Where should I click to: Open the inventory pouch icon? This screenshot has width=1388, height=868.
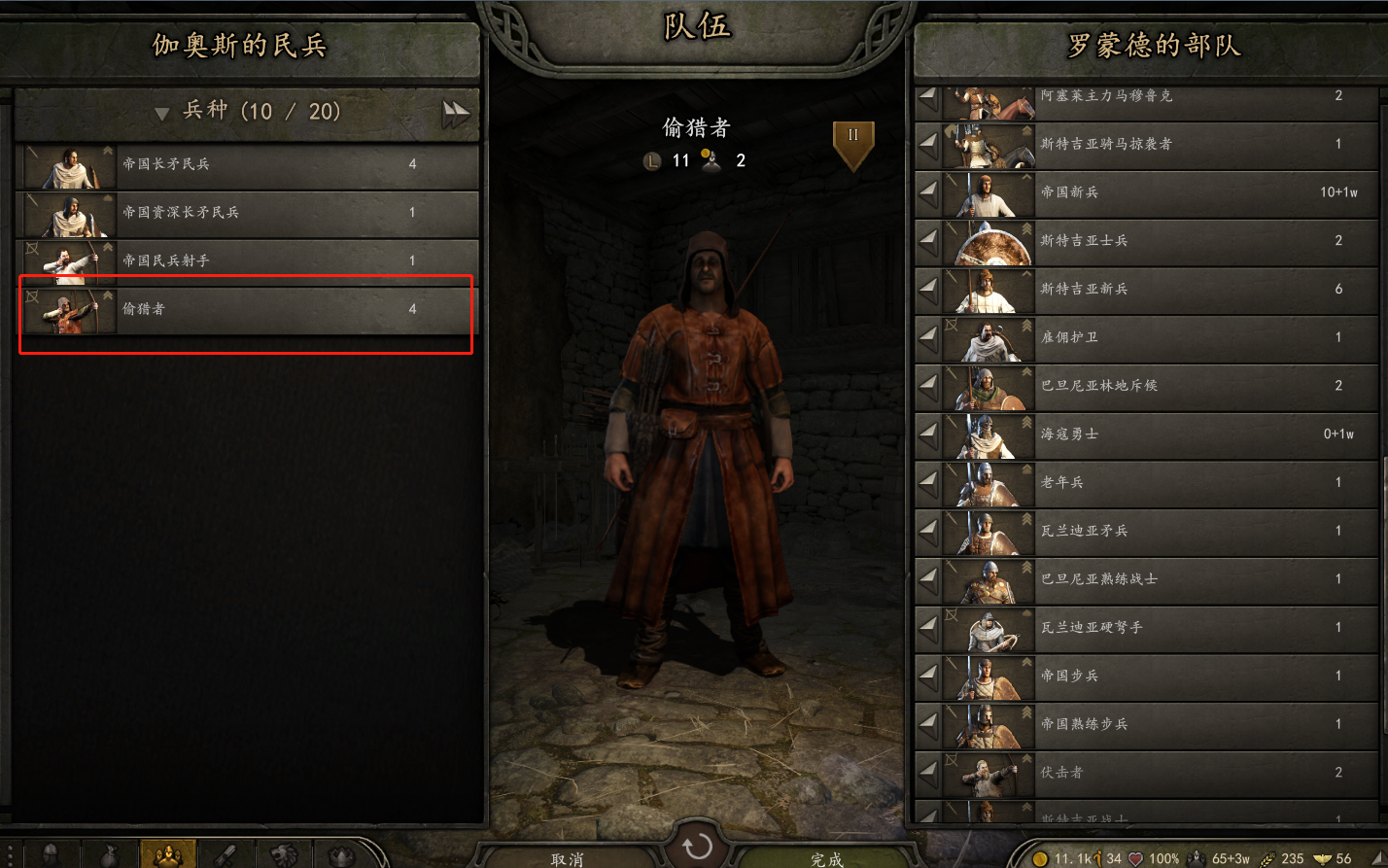click(x=110, y=855)
